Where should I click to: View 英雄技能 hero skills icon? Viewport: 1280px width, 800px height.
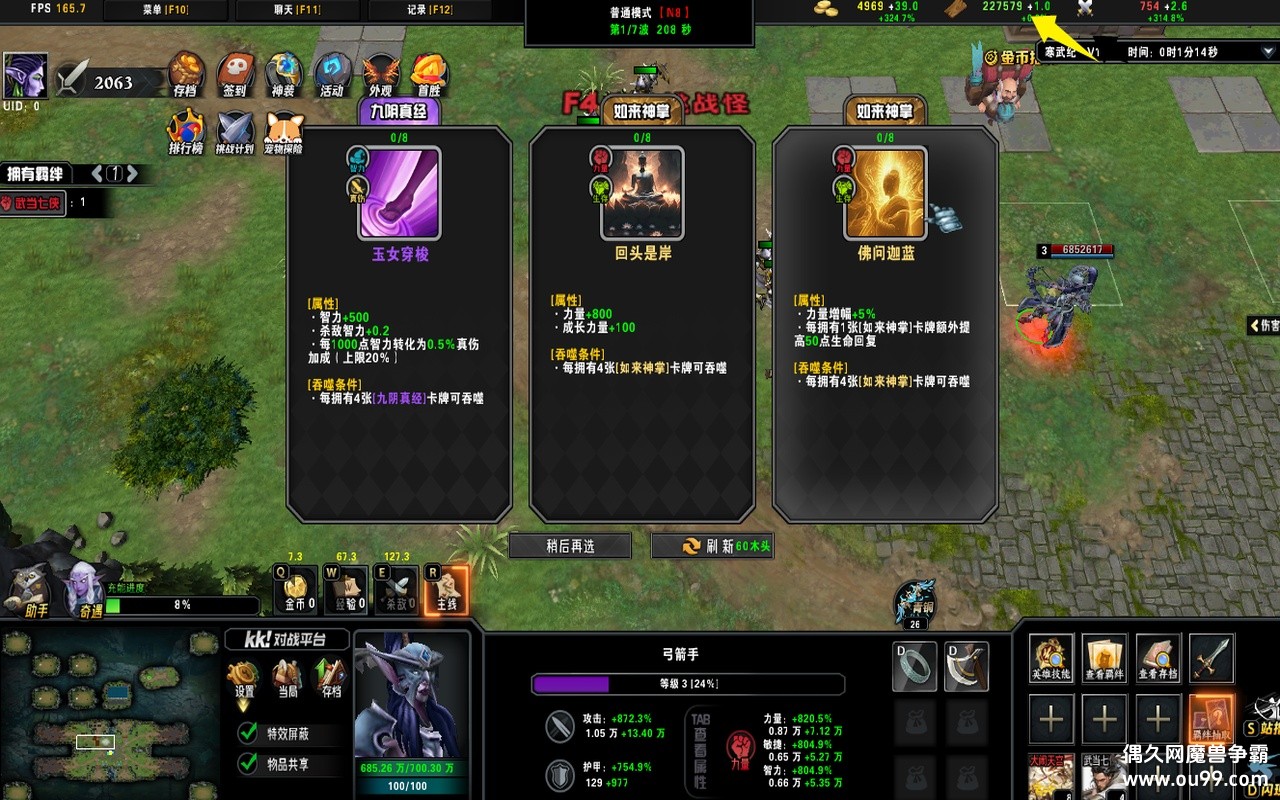pos(1051,657)
